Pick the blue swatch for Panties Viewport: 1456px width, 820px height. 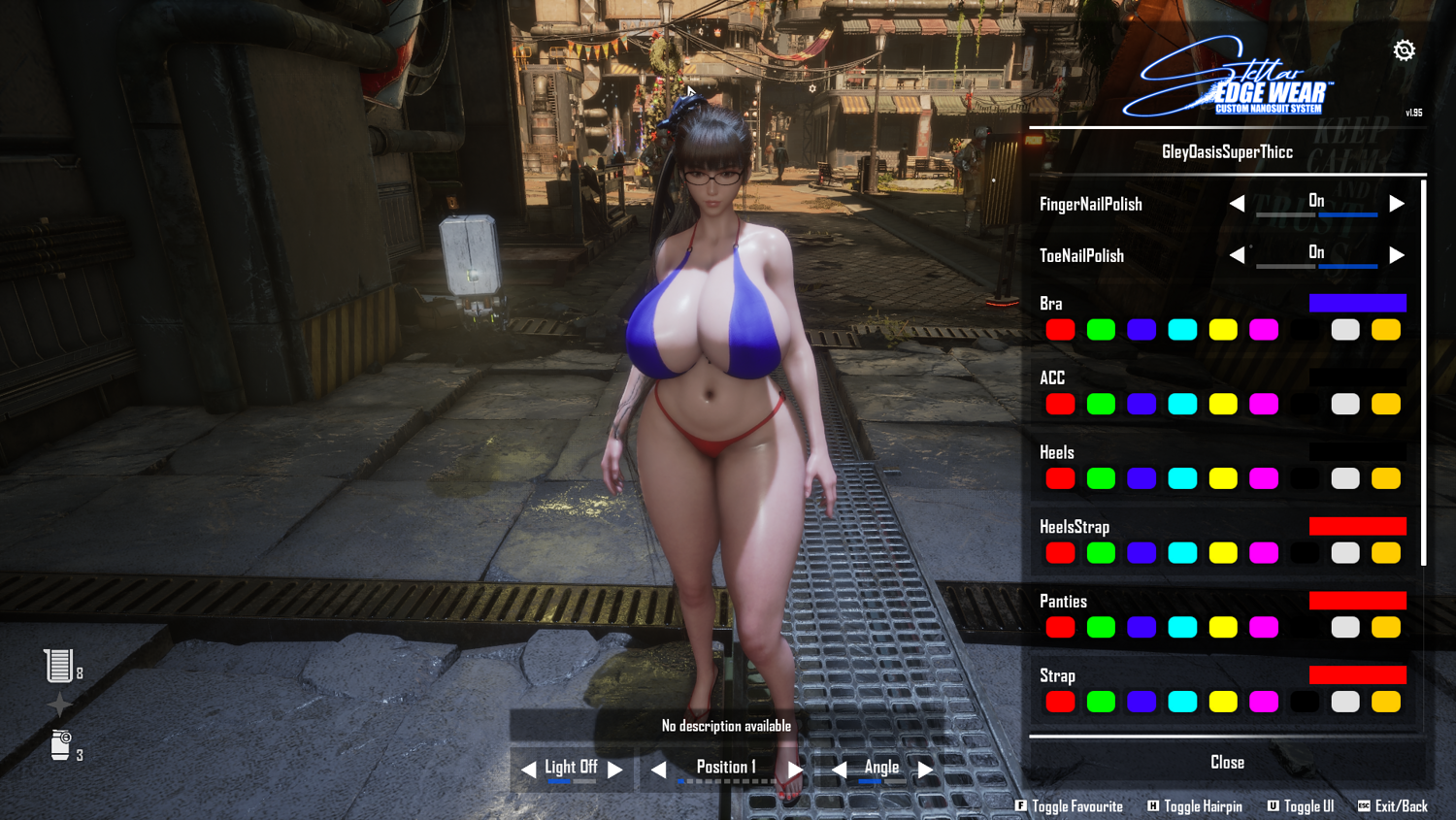1142,628
